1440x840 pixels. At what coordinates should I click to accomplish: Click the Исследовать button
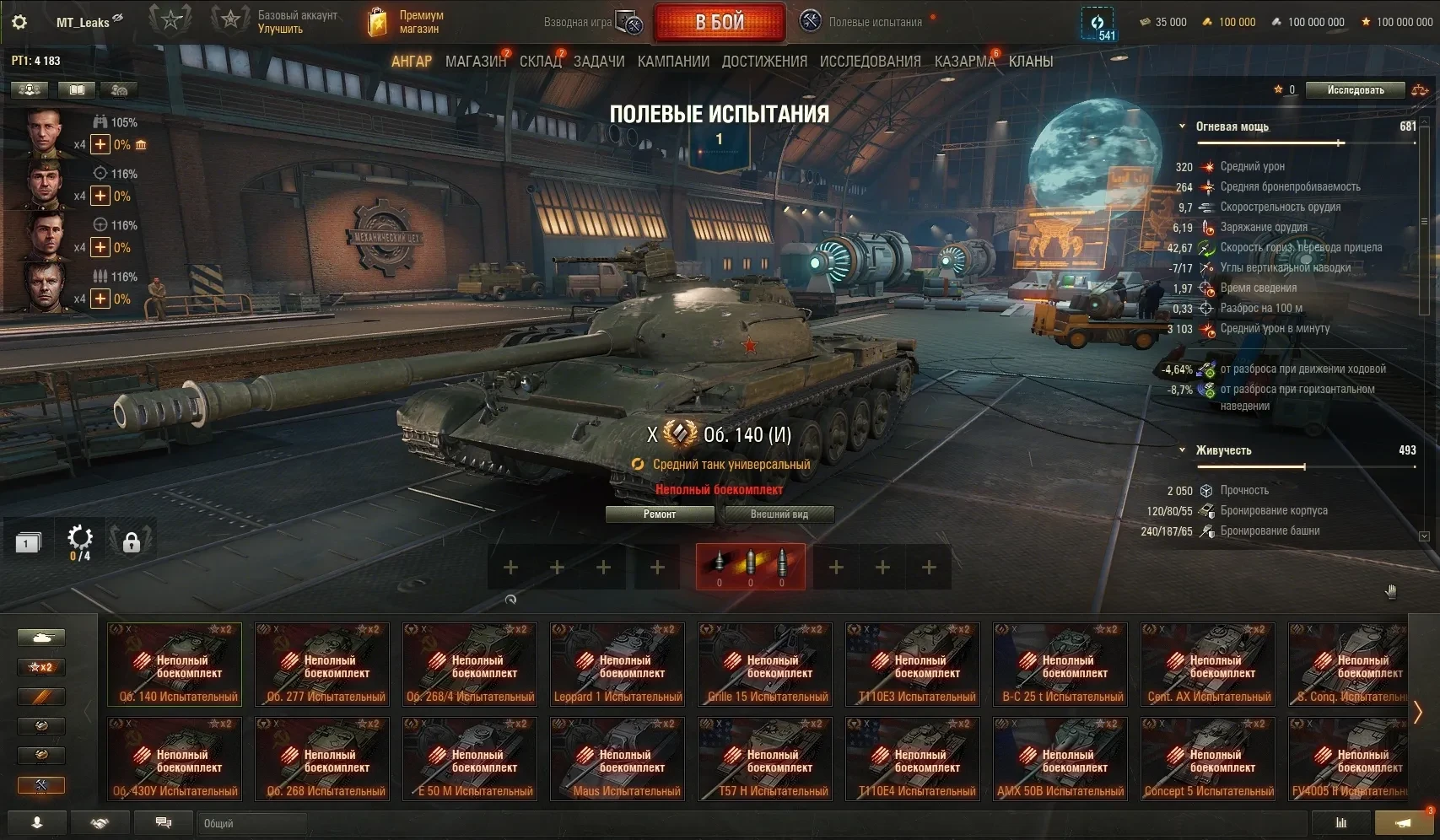[1355, 90]
